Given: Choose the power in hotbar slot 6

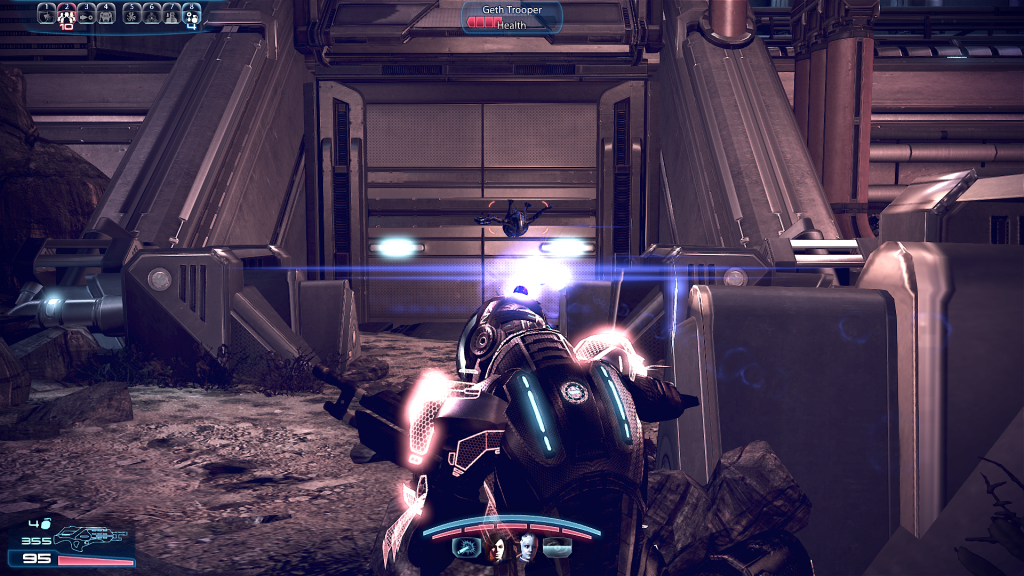Looking at the screenshot, I should click(x=152, y=13).
